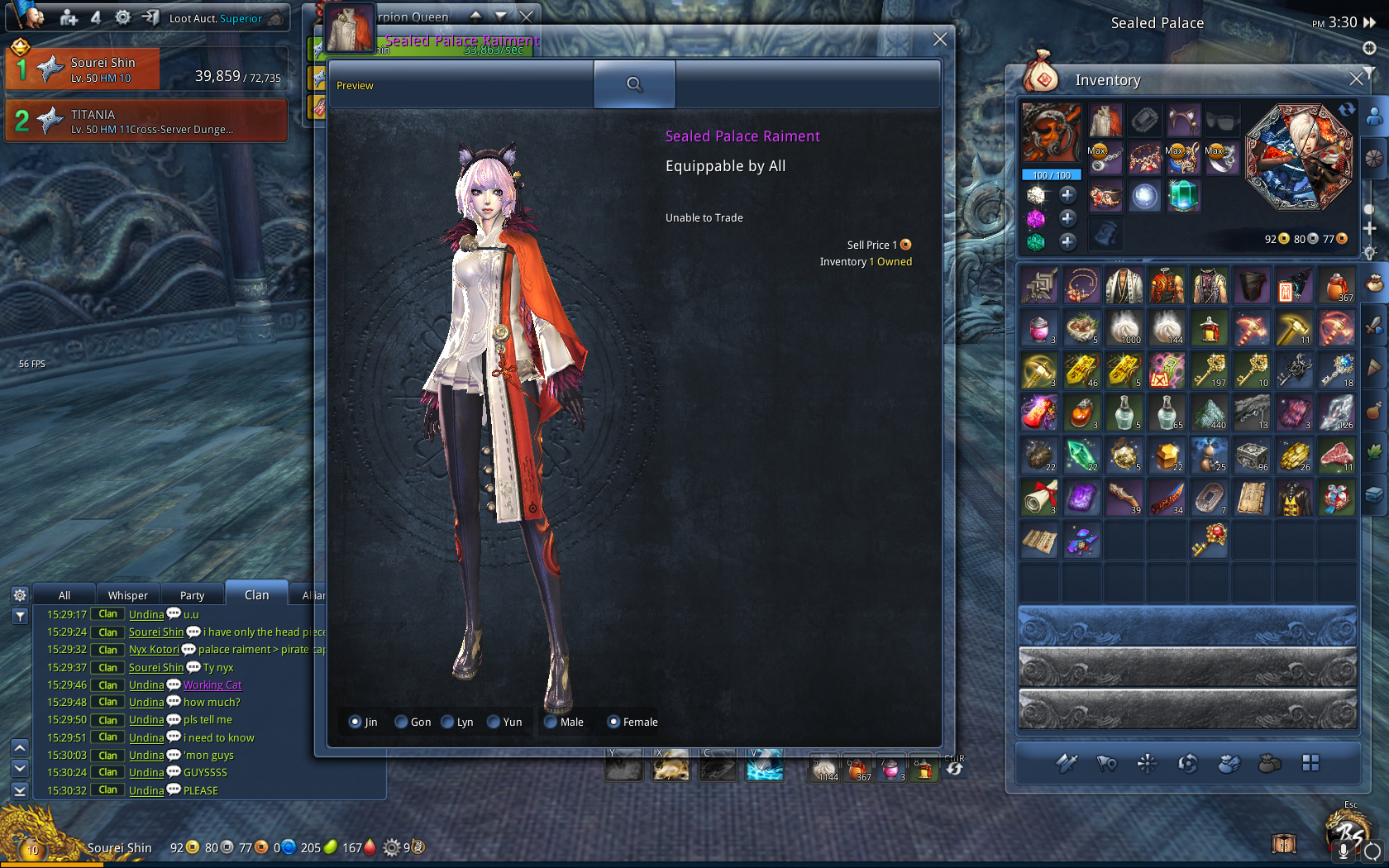
Task: Select the Jin race option
Action: [x=356, y=722]
